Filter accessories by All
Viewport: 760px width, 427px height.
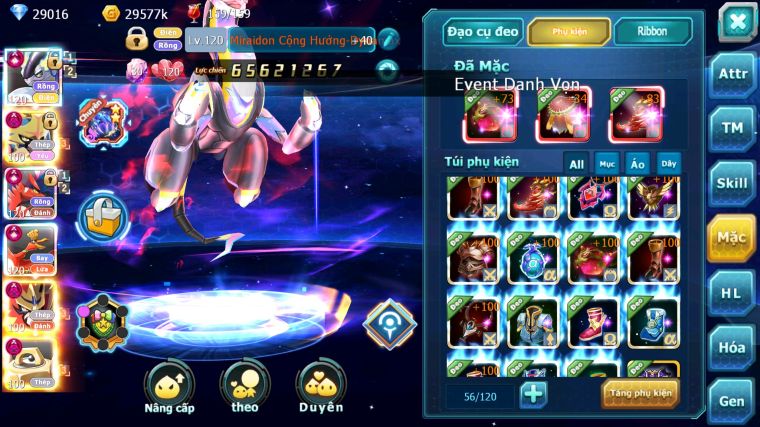click(x=577, y=164)
